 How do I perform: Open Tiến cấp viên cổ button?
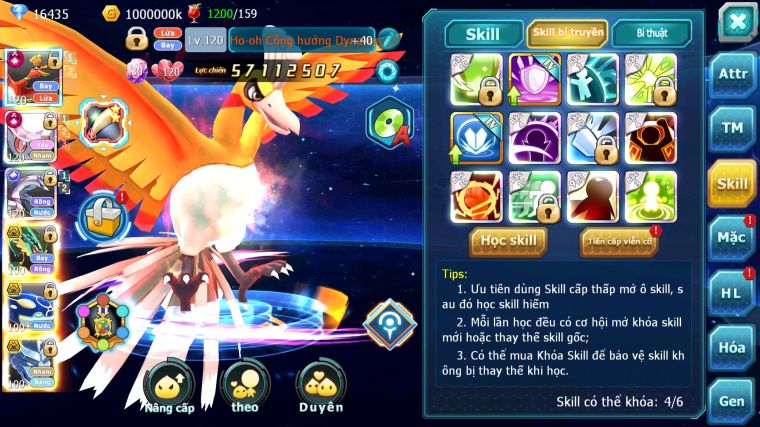click(619, 241)
